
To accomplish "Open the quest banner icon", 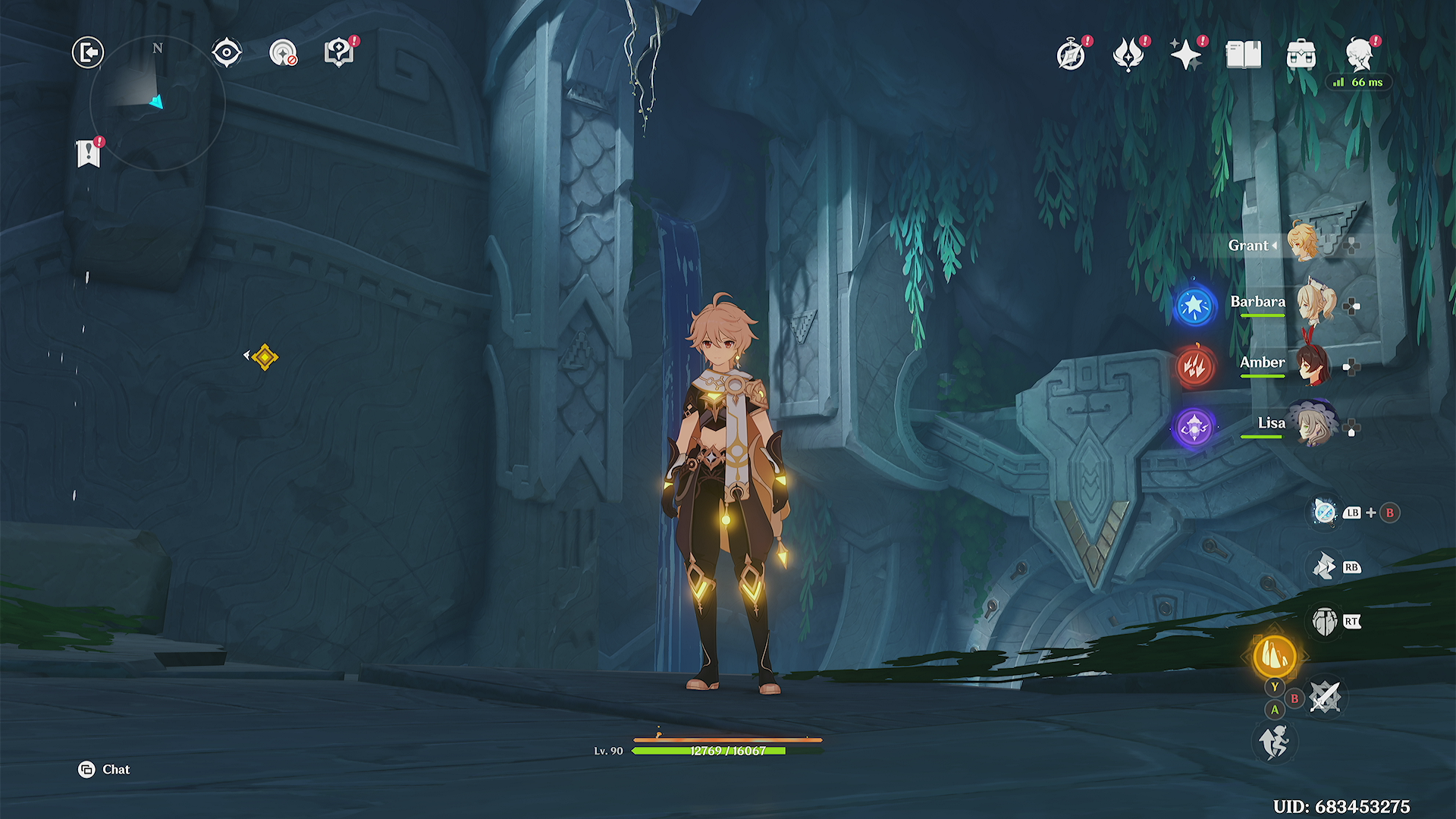I will 89,154.
